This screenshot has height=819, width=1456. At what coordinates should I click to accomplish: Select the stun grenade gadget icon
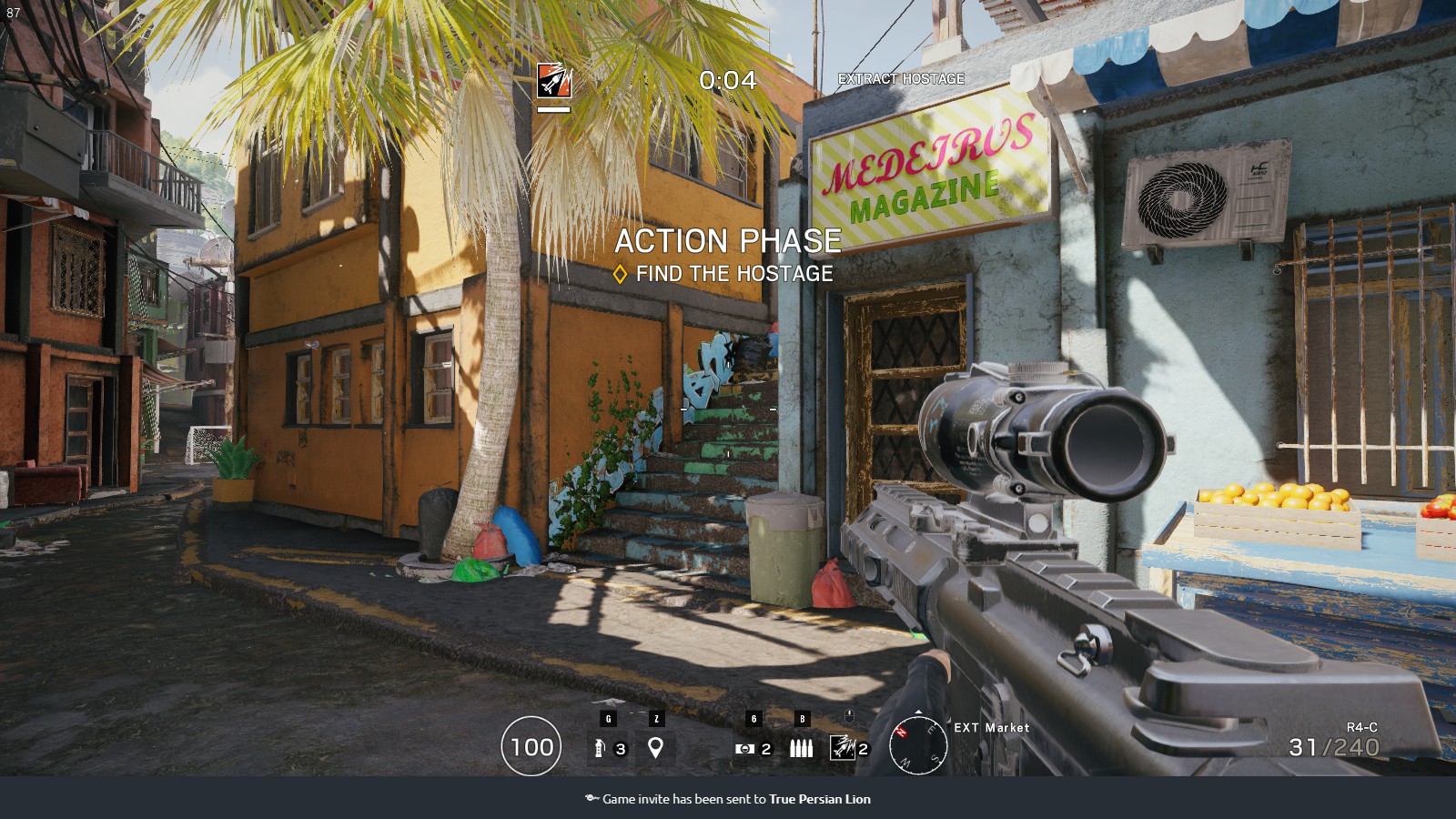tap(599, 748)
